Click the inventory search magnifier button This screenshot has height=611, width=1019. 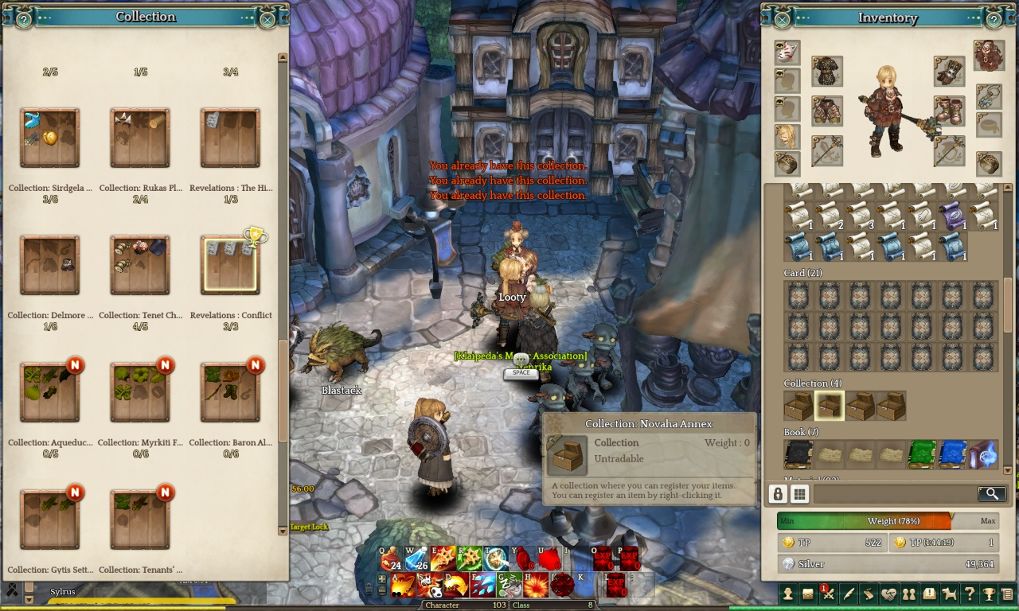991,493
